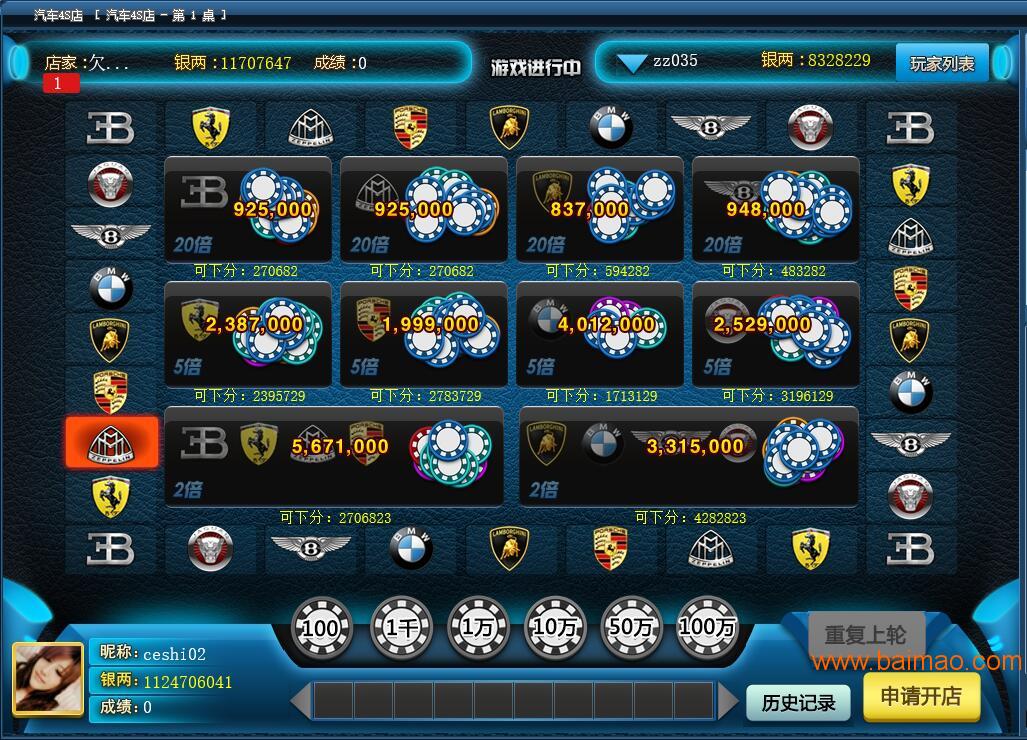The image size is (1027, 740).
Task: Bet on the BMW 5倍 panel
Action: click(x=600, y=334)
